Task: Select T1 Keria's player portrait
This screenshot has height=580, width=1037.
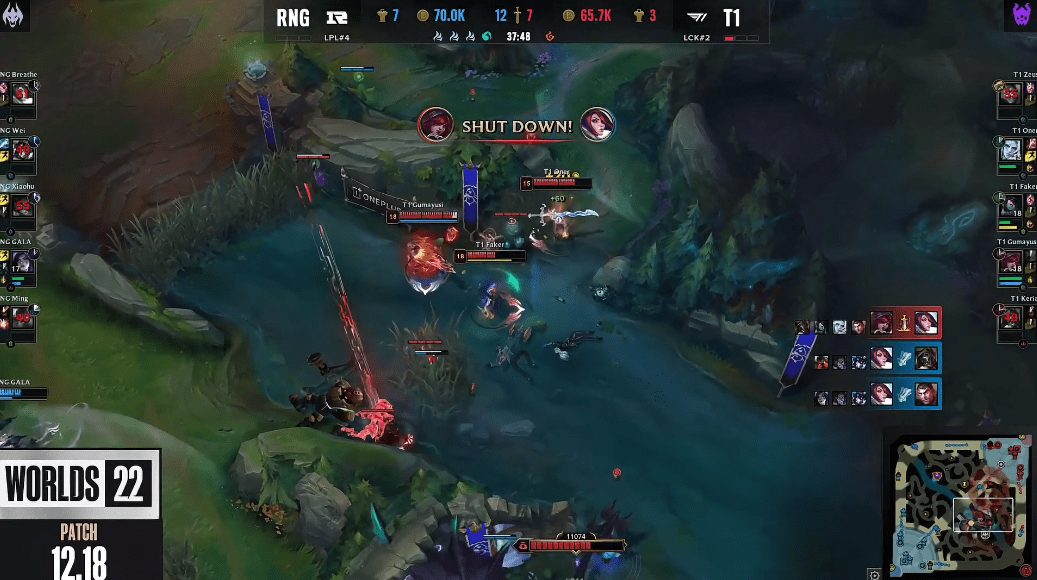Action: [x=1012, y=318]
